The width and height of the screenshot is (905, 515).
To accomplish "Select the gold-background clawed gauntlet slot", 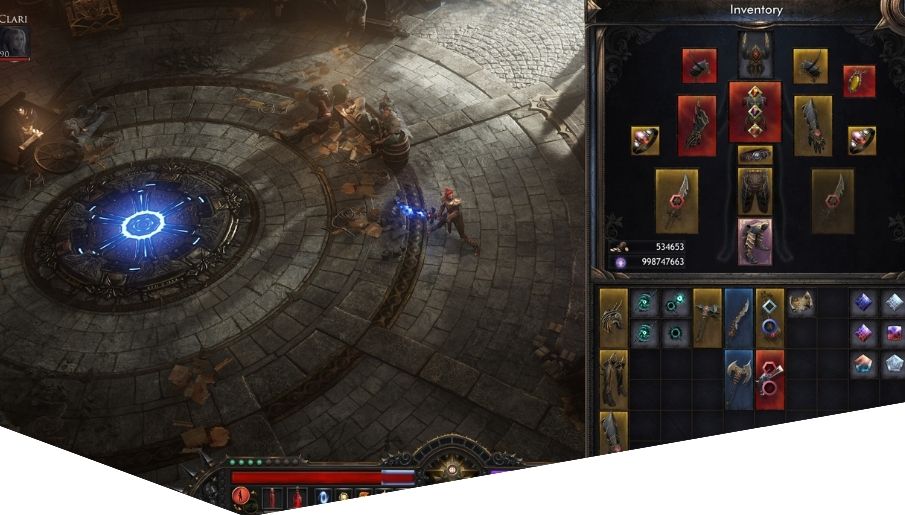I will tap(813, 125).
